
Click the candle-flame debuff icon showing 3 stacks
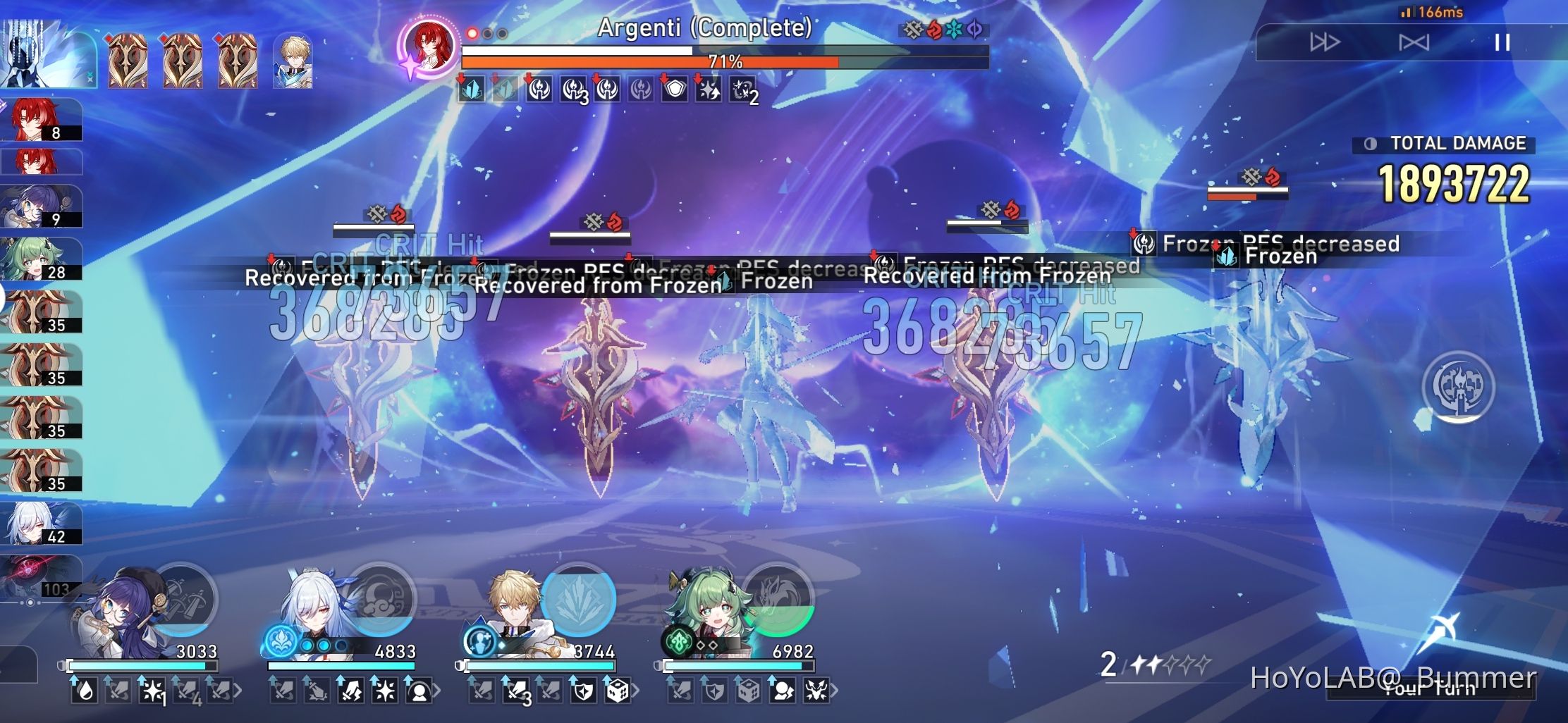(x=572, y=90)
